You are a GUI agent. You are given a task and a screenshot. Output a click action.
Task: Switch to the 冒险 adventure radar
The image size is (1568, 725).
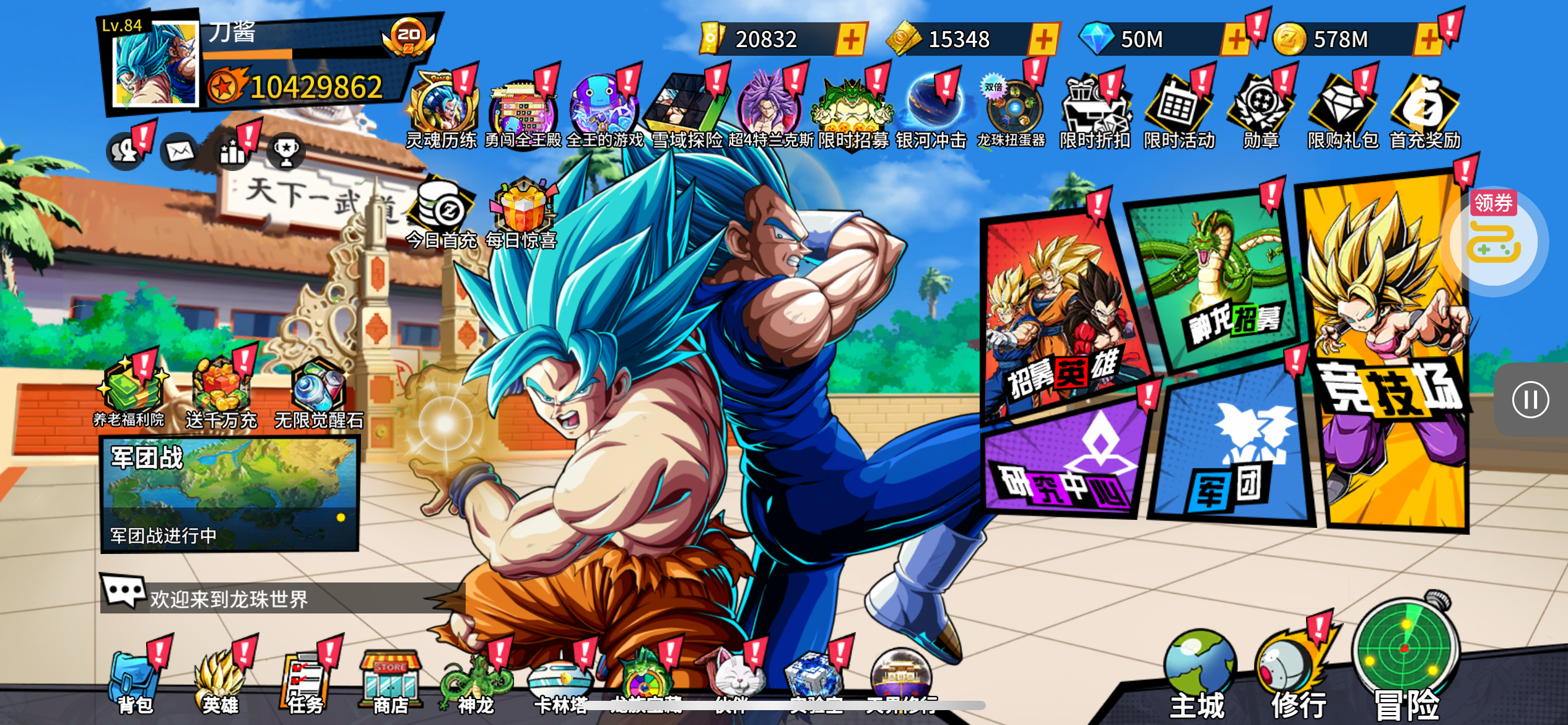(x=1405, y=657)
